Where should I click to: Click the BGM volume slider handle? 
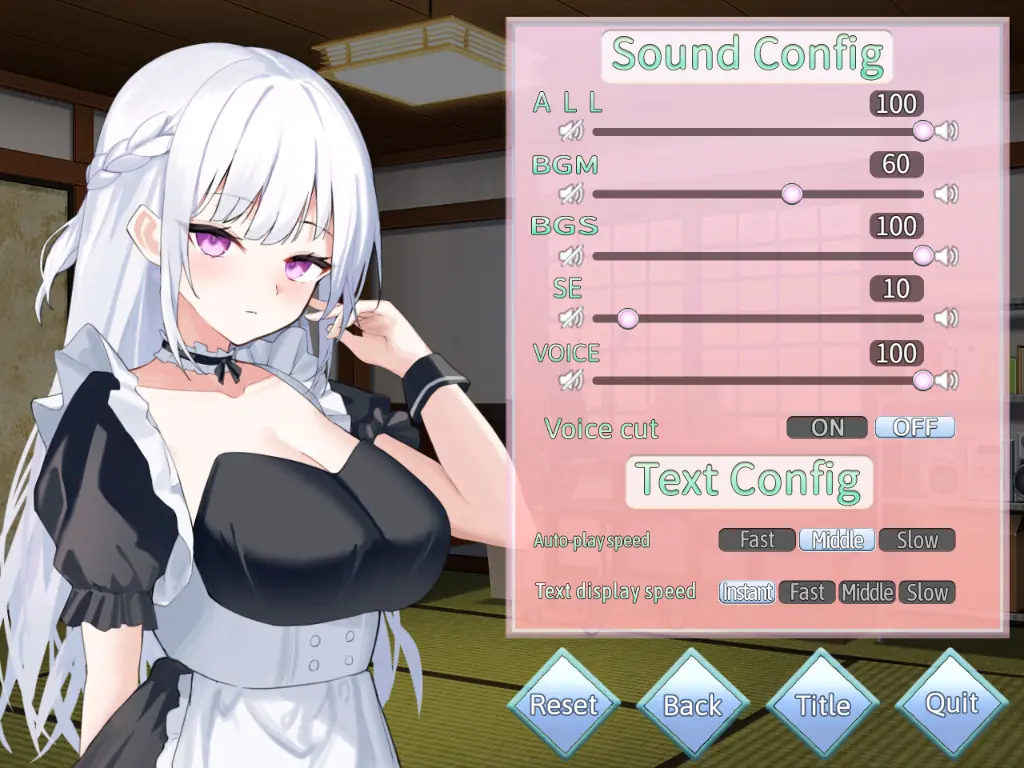tap(791, 194)
